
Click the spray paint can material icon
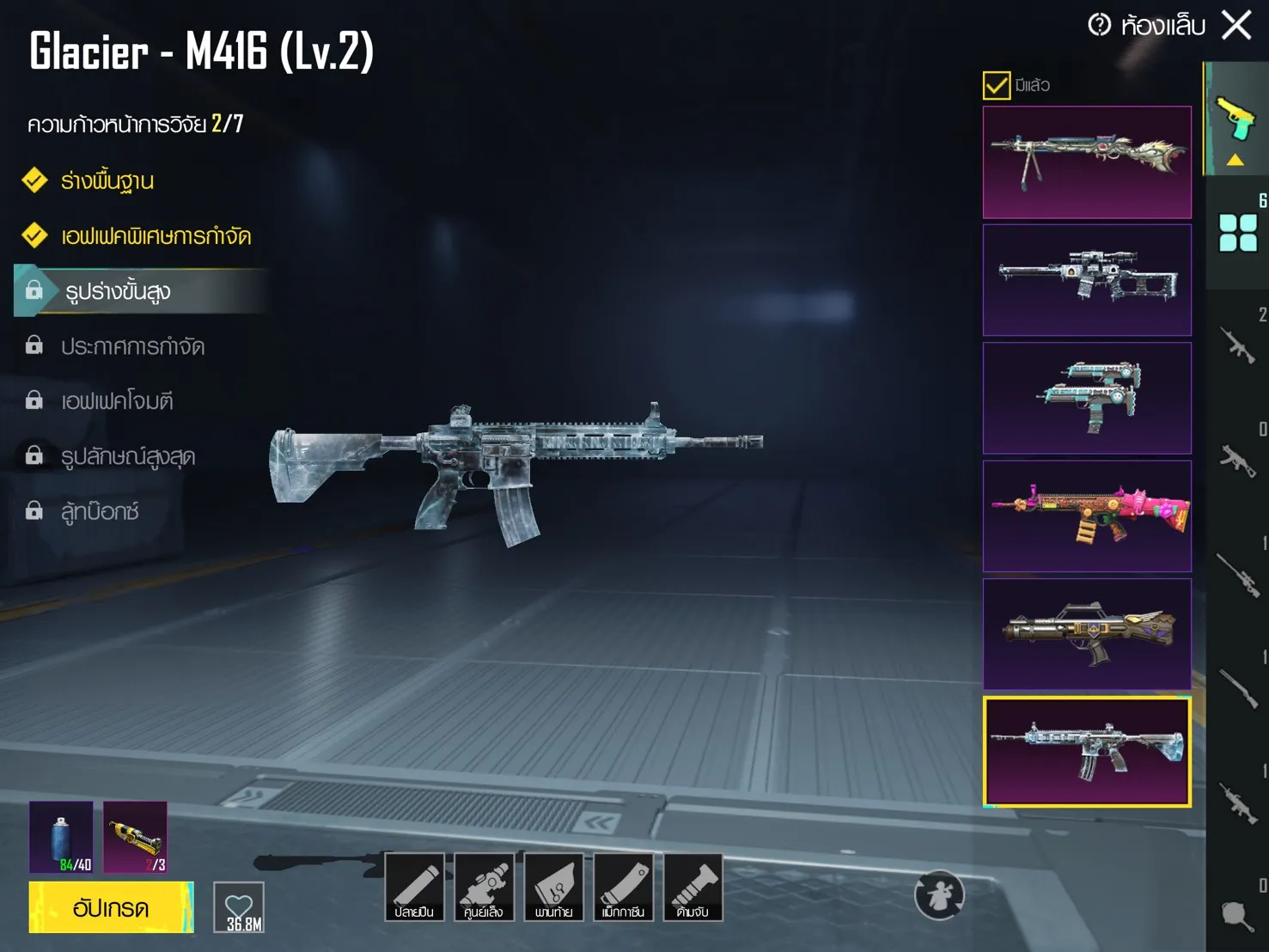coord(61,837)
